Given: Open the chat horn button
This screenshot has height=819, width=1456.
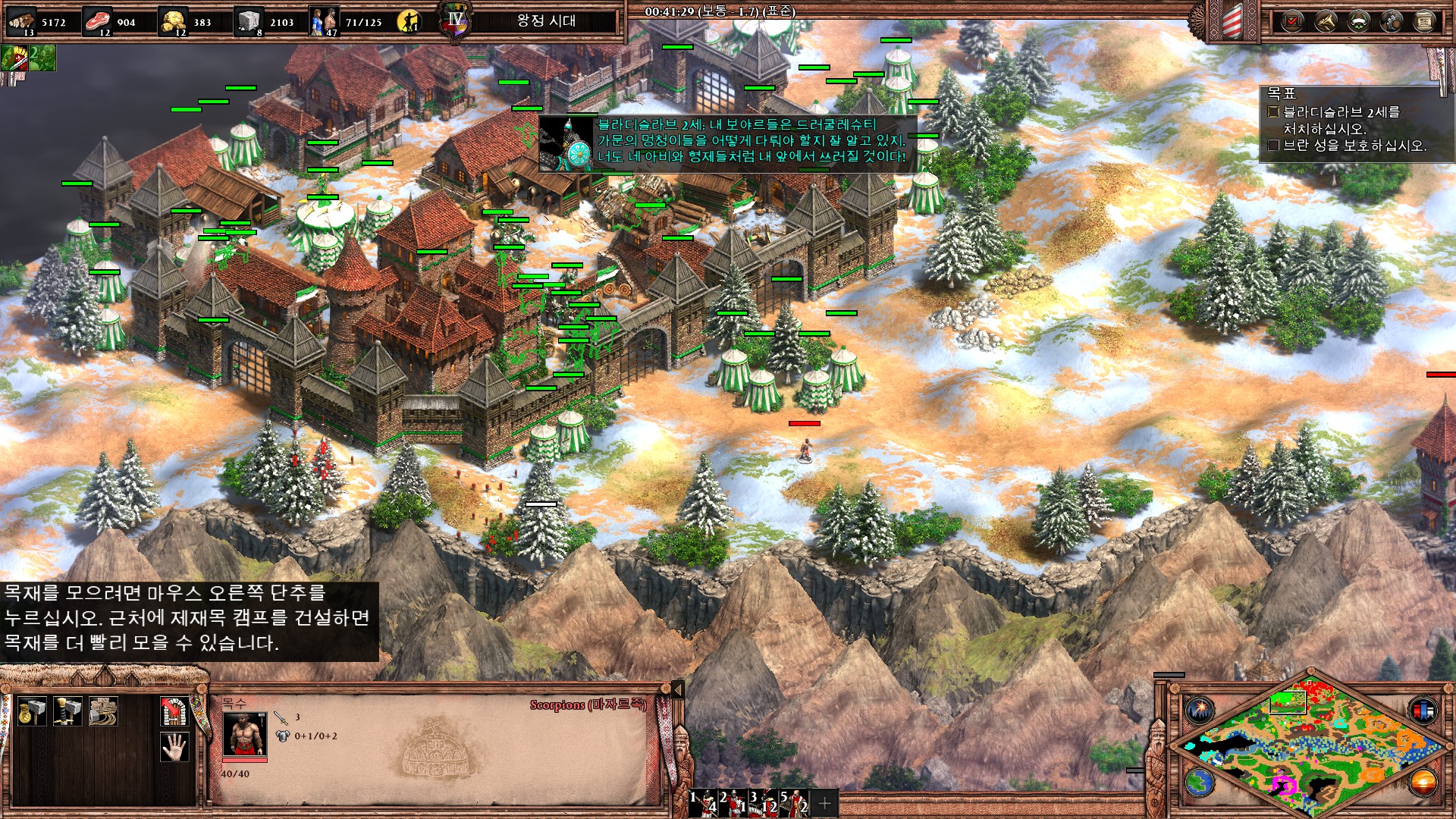Looking at the screenshot, I should [x=1326, y=21].
